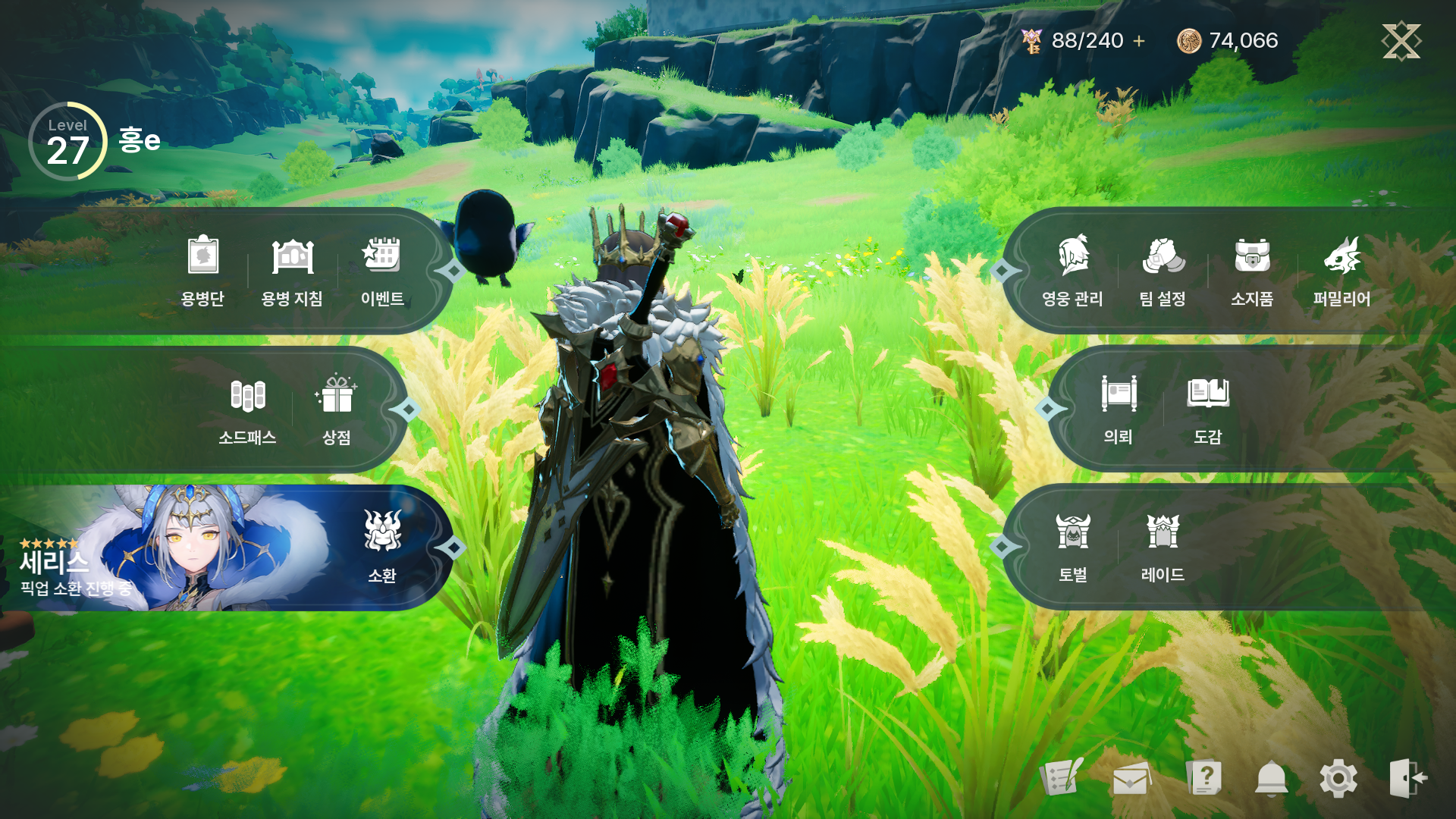Open notifications with the bell icon
This screenshot has width=1456, height=819.
[x=1271, y=779]
